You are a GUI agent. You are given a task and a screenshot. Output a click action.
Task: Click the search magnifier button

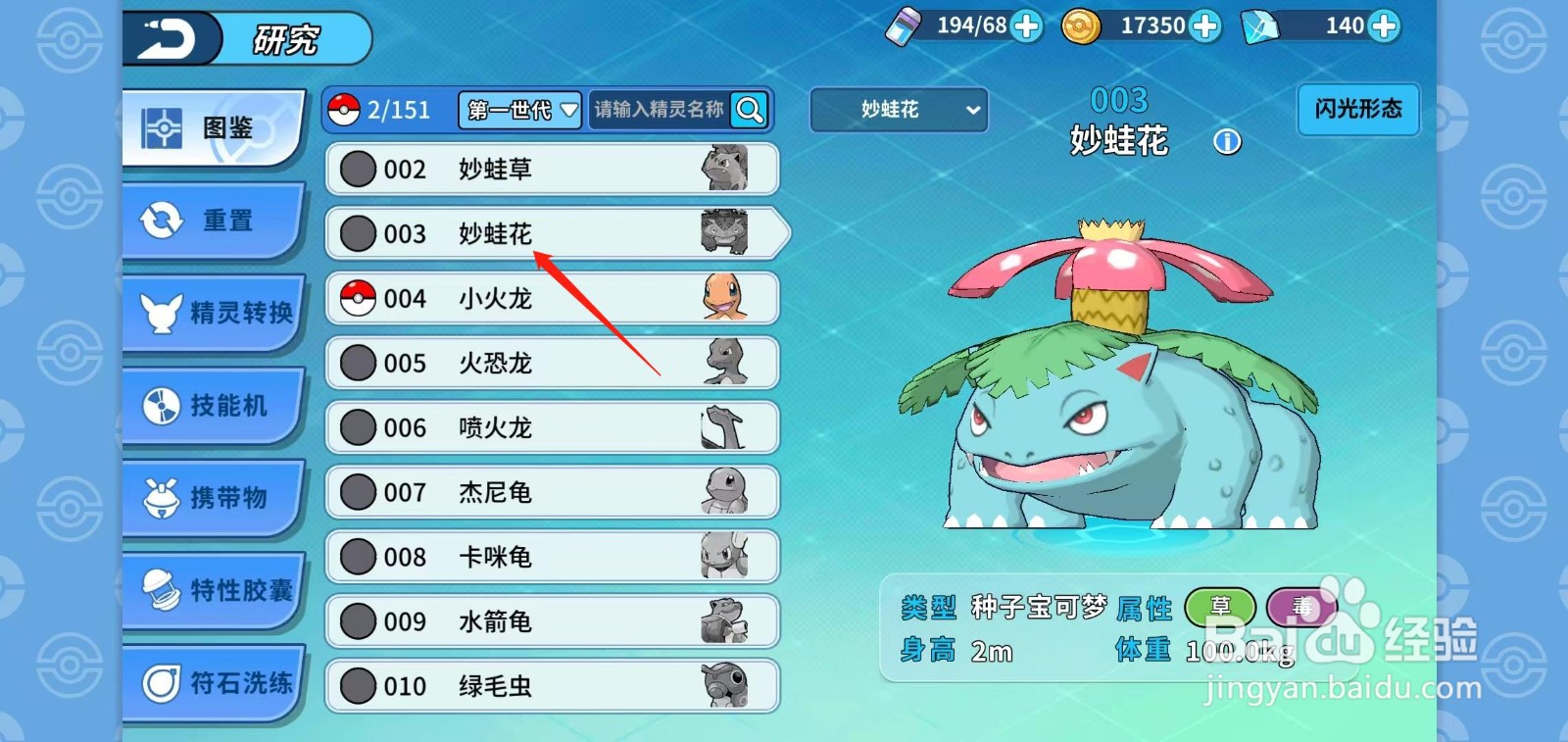coord(749,110)
